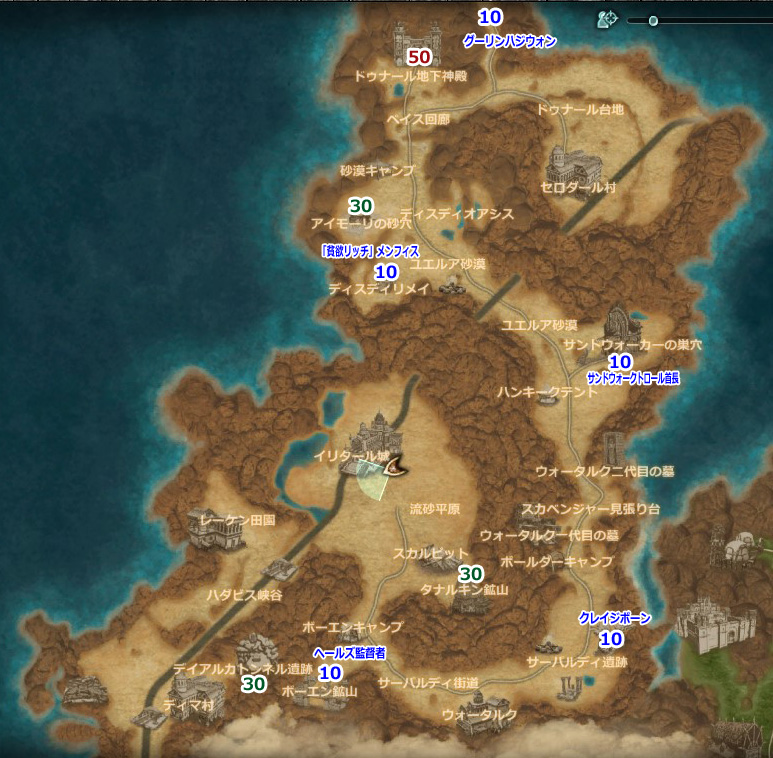Viewport: 773px width, 758px height.
Task: Click the center-on-player locator icon
Action: (x=604, y=19)
